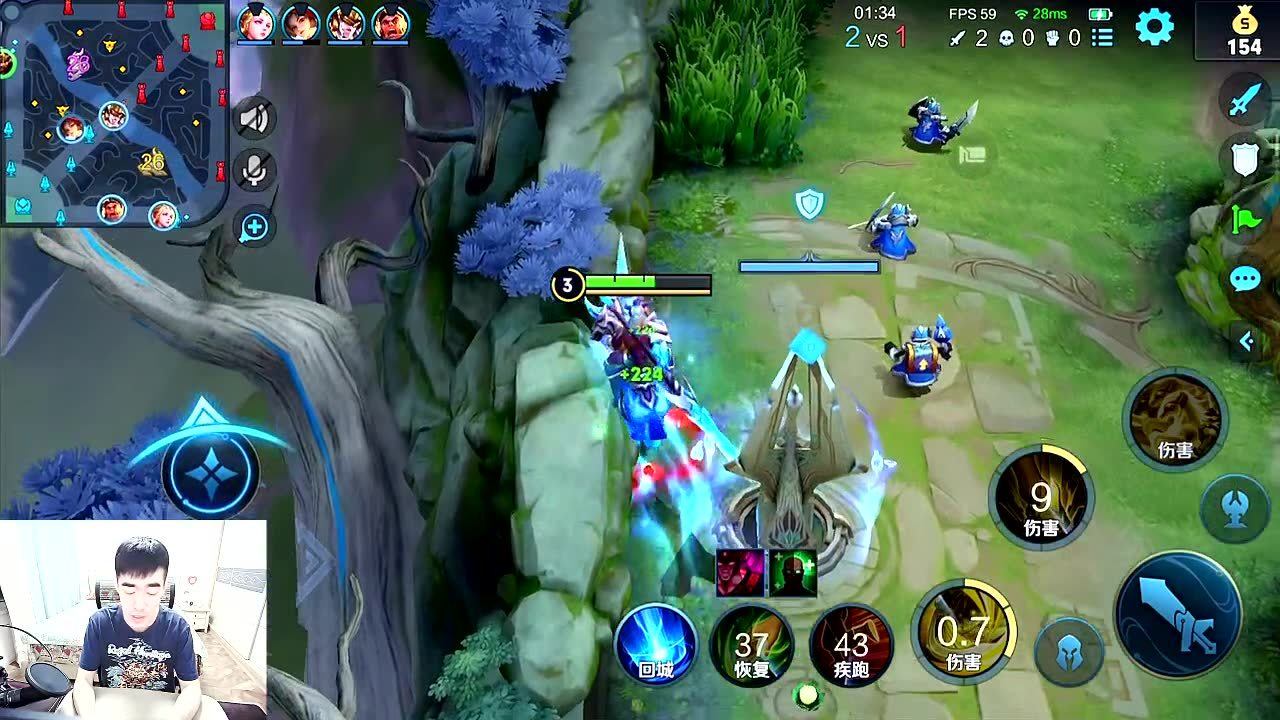Toggle the speaker sound button
This screenshot has height=720, width=1280.
254,119
